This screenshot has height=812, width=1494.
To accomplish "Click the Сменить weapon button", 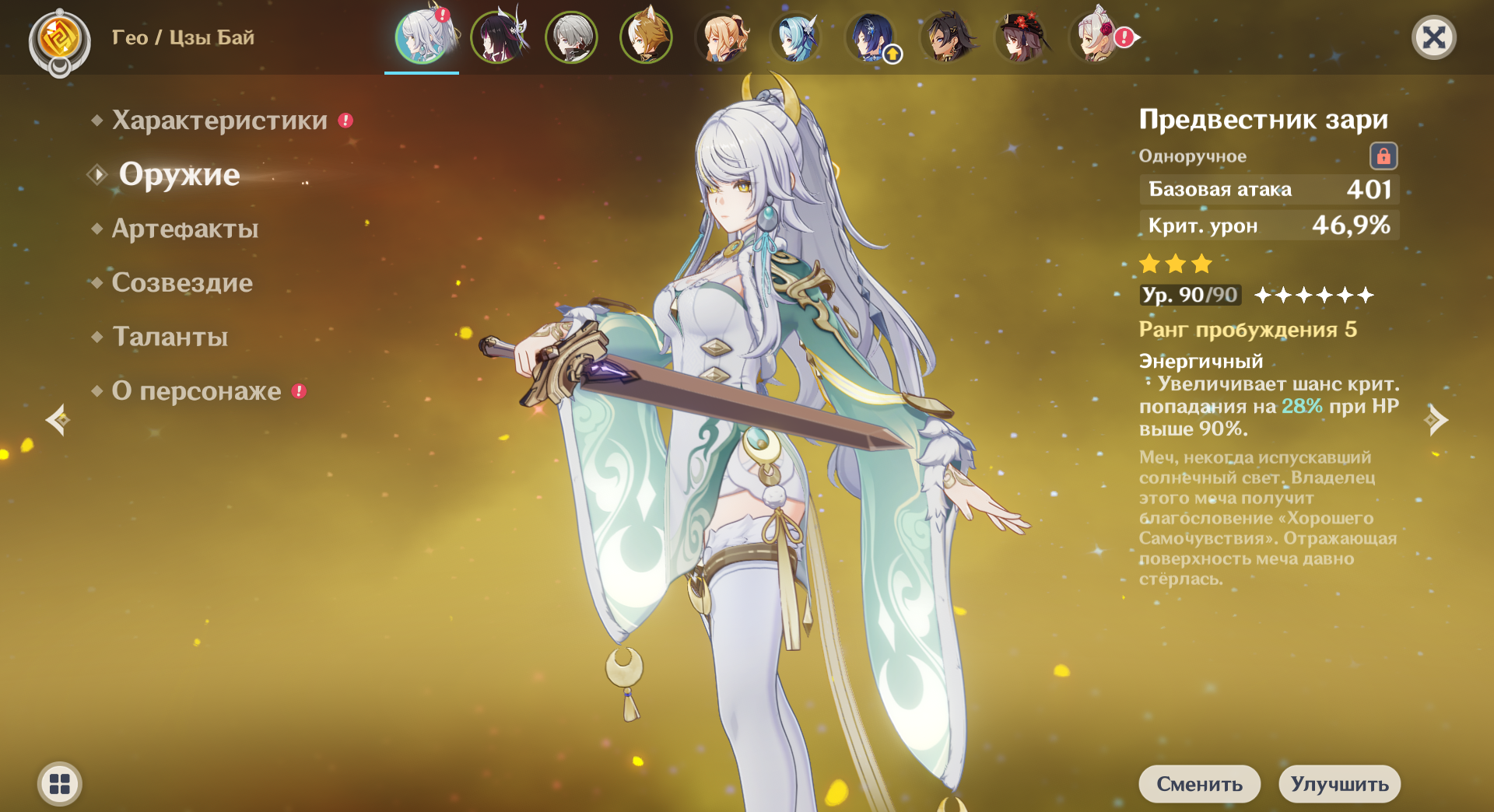I will (x=1199, y=783).
